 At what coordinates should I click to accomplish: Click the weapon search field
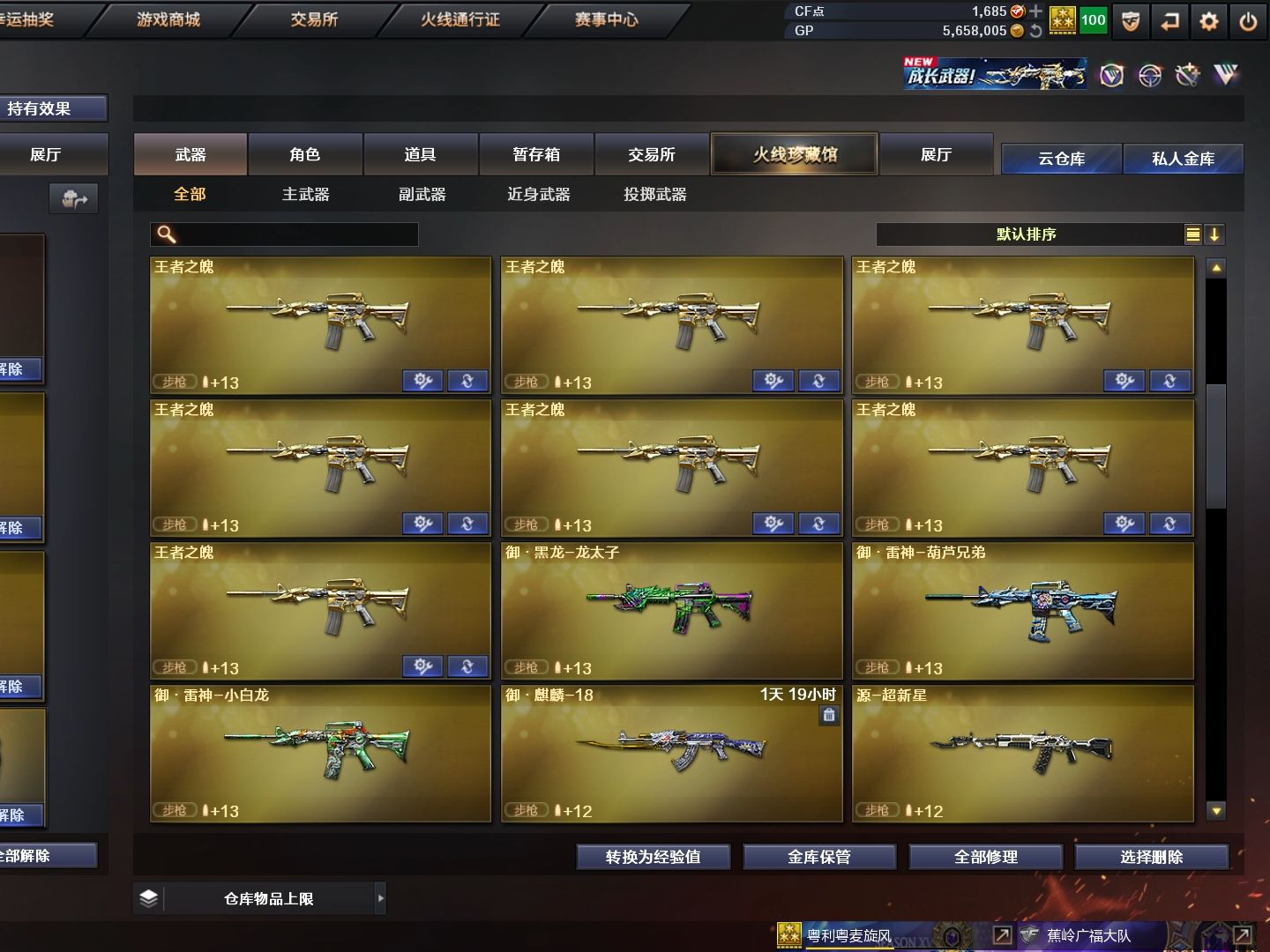[295, 234]
